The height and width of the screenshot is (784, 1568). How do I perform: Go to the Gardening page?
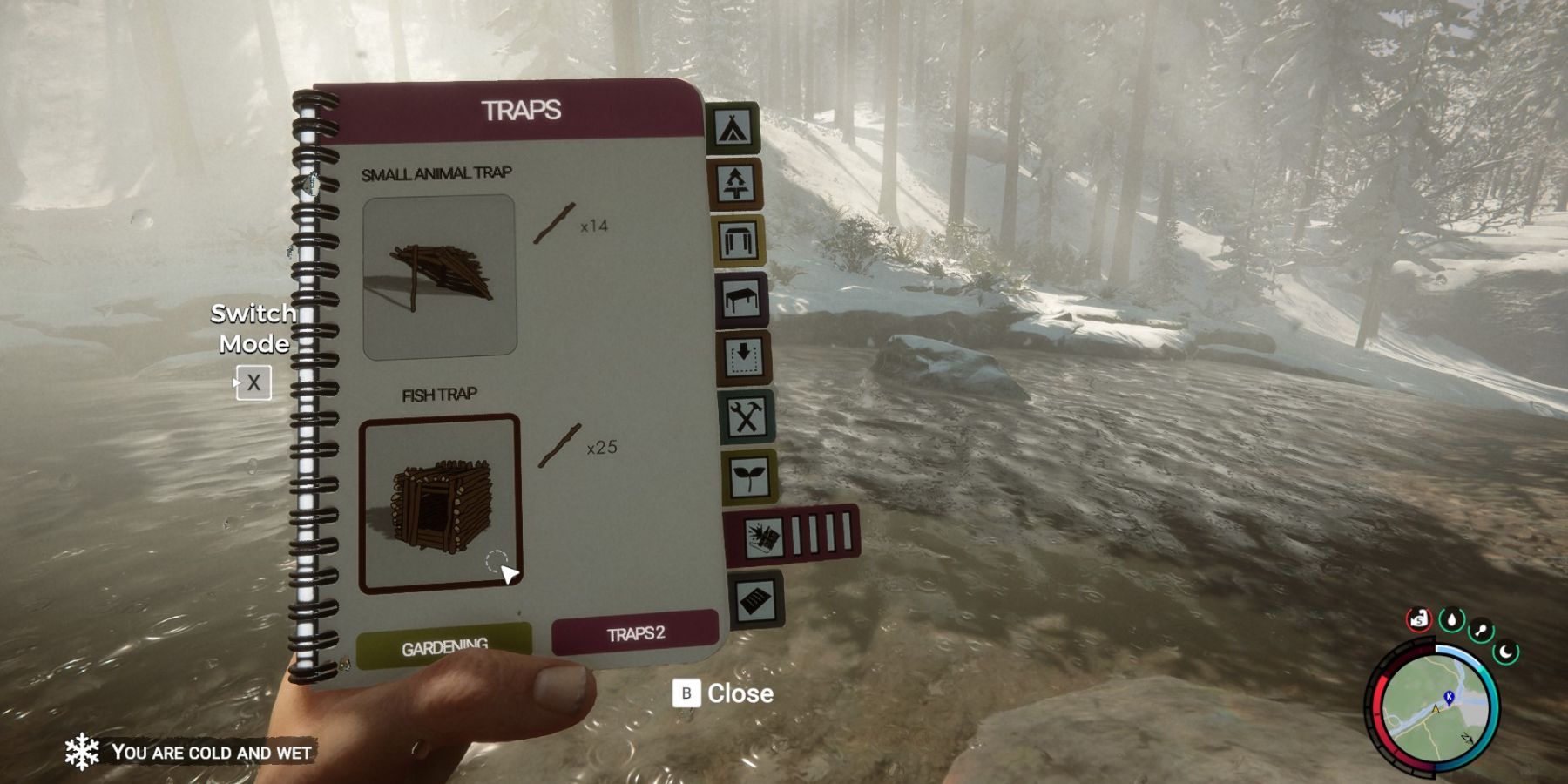coord(444,644)
